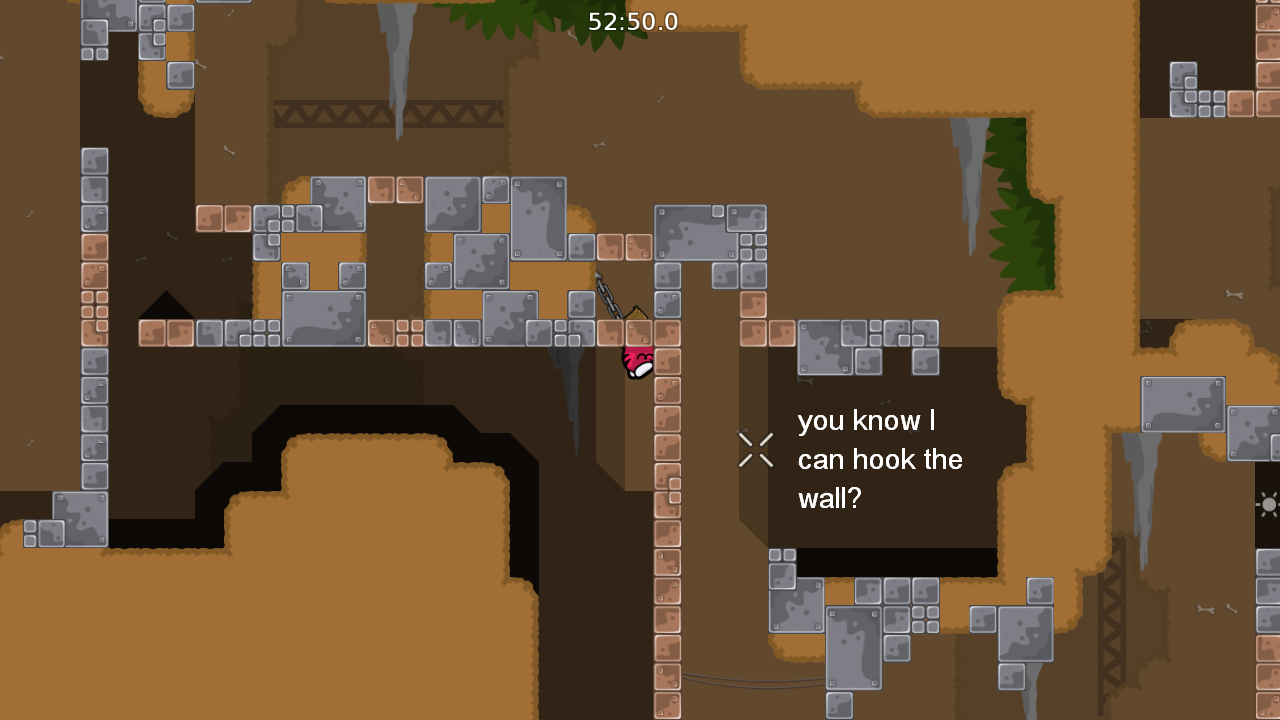Image resolution: width=1280 pixels, height=720 pixels.
Task: Click the speech bubble text about hooking walls
Action: click(880, 460)
